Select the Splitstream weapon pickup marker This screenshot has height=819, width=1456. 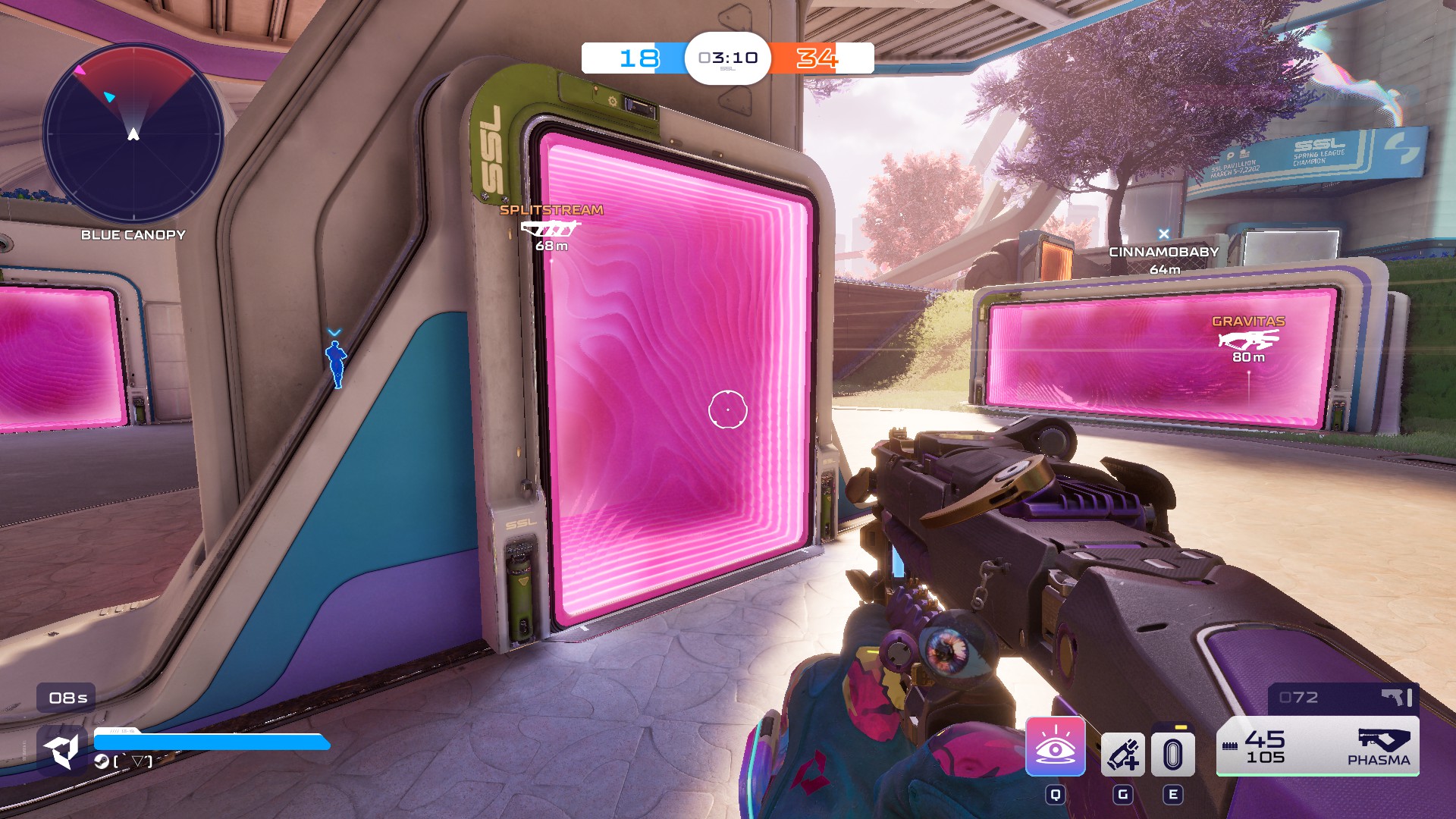551,227
